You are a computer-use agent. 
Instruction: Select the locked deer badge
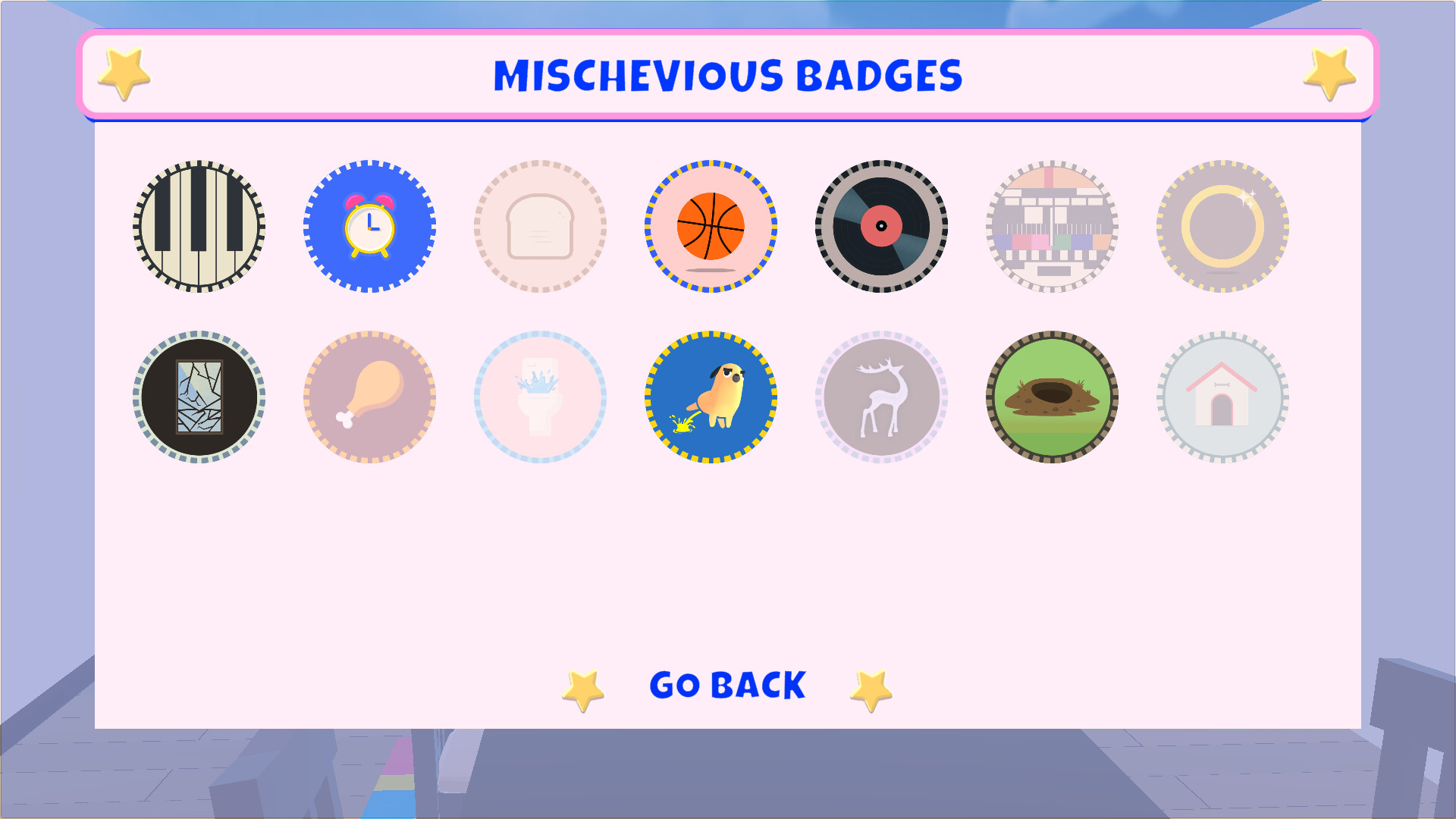coord(882,395)
